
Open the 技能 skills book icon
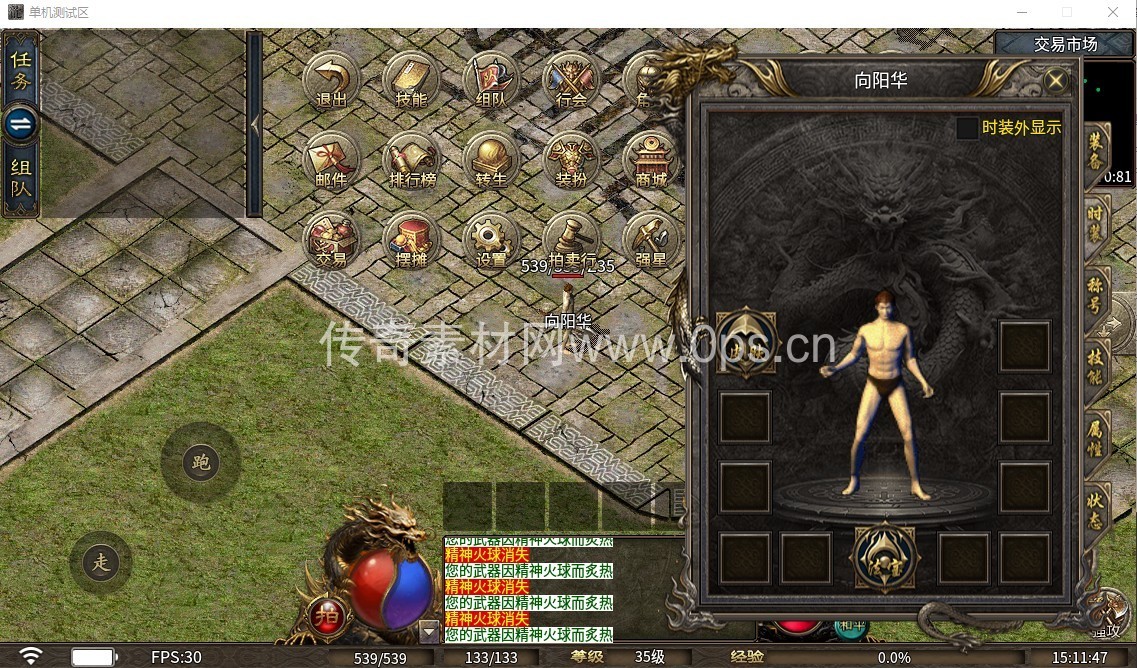[411, 80]
